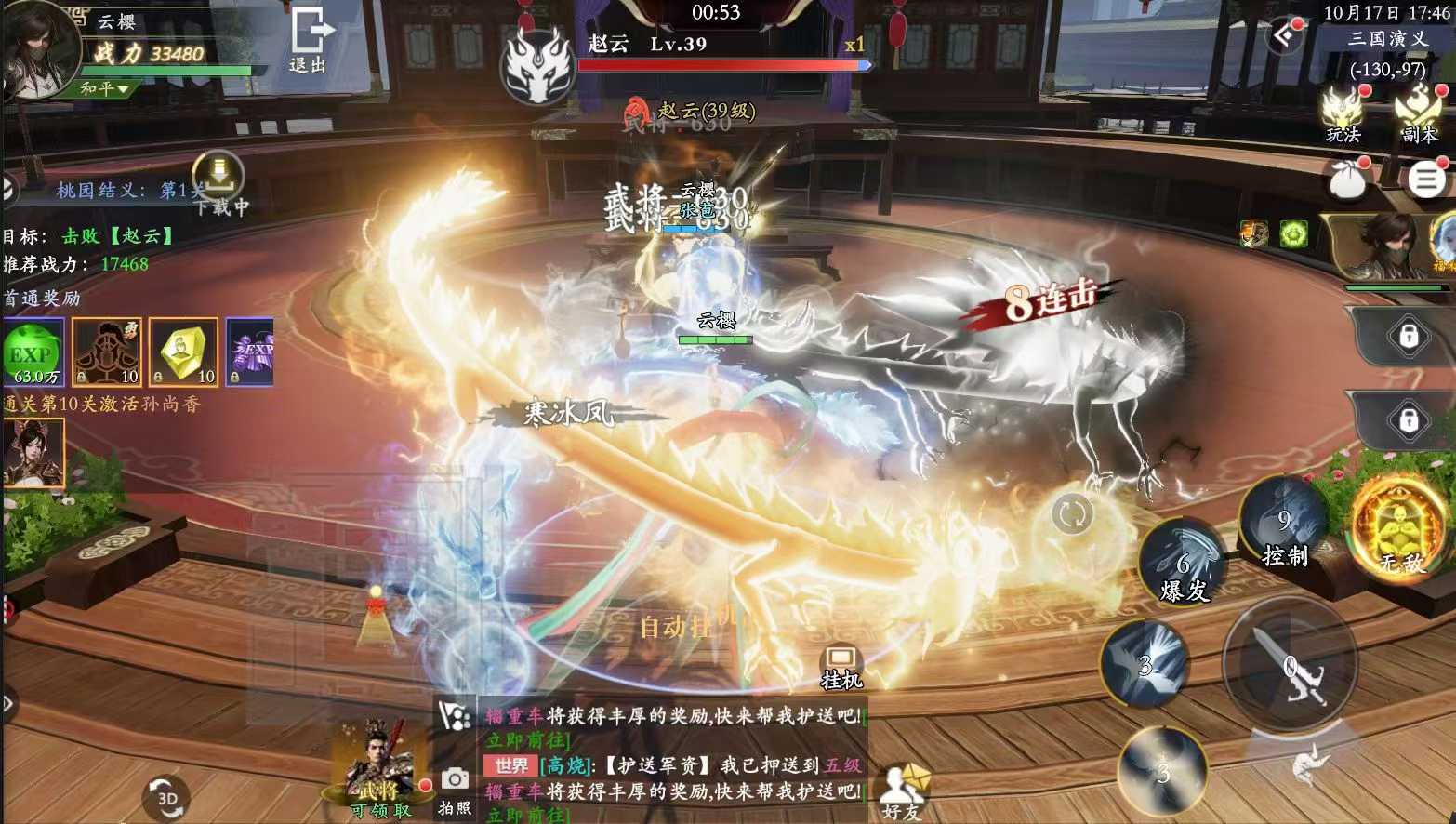This screenshot has height=824, width=1456.
Task: Click the 退出 exit button
Action: coord(309,41)
